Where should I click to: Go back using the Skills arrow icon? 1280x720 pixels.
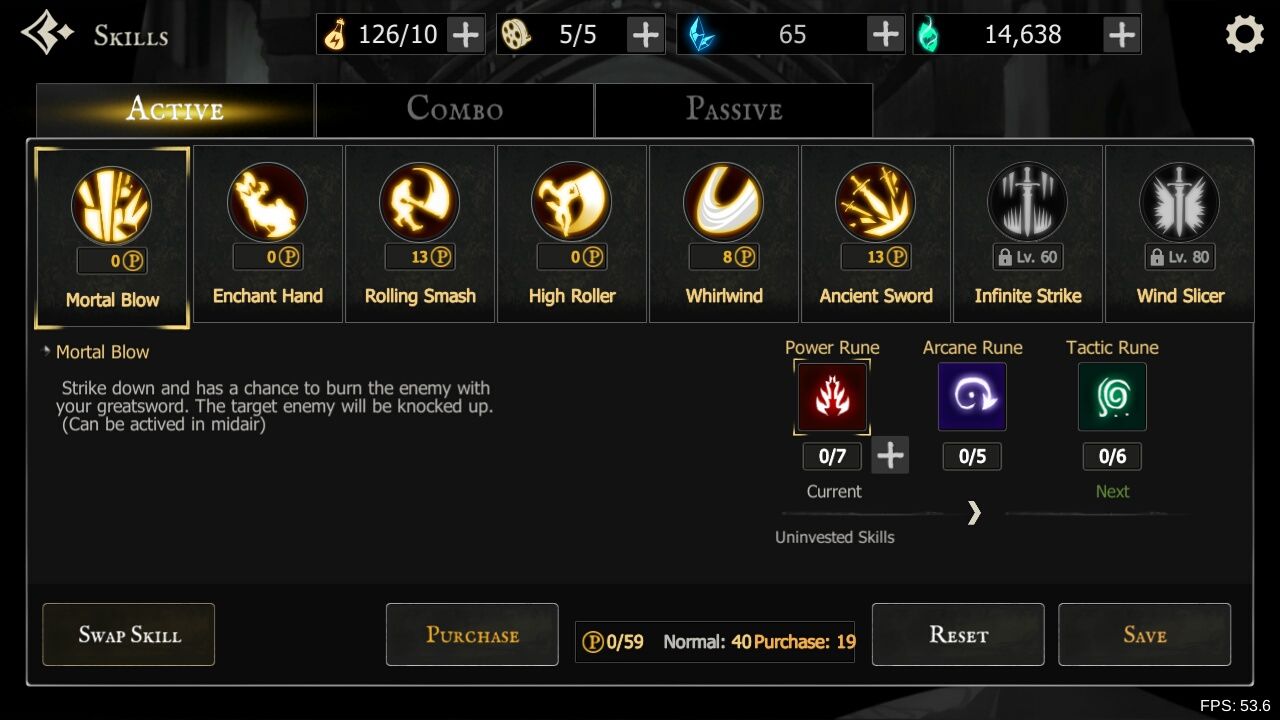46,33
